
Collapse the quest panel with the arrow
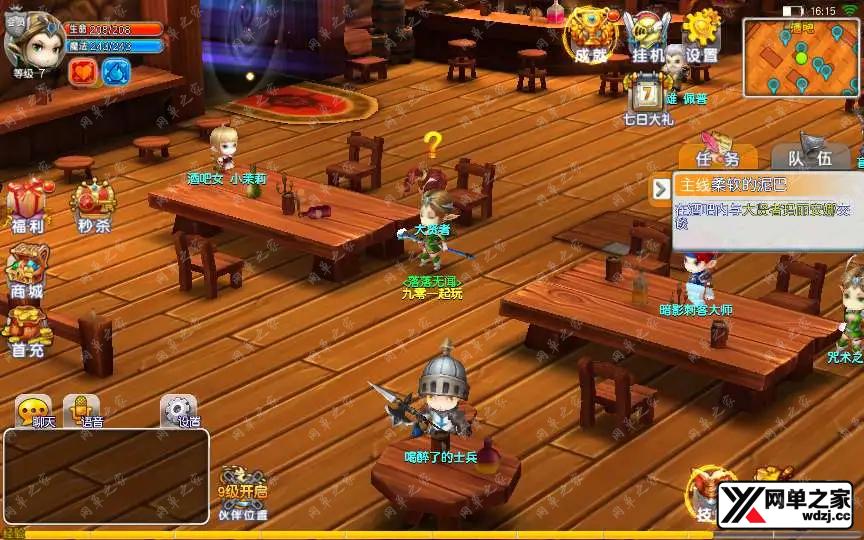click(660, 188)
